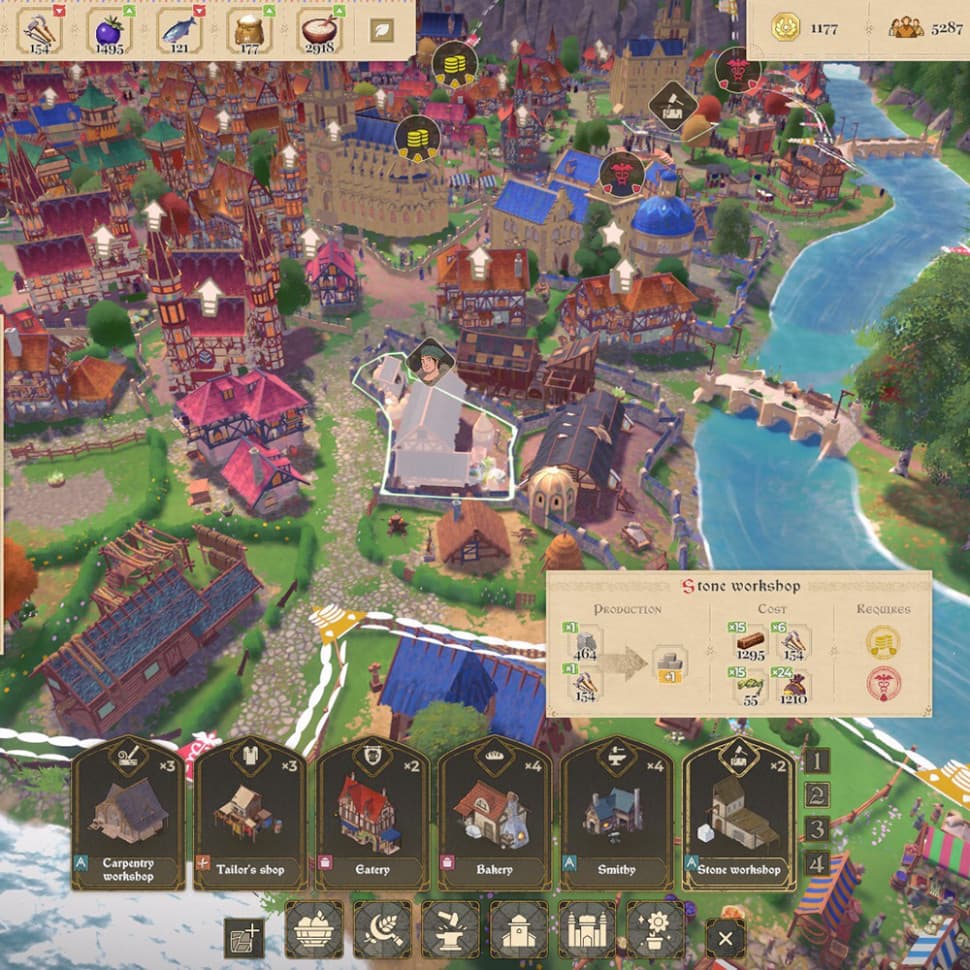Viewport: 970px width, 970px height.
Task: Pick the Eatery building card
Action: [372, 813]
